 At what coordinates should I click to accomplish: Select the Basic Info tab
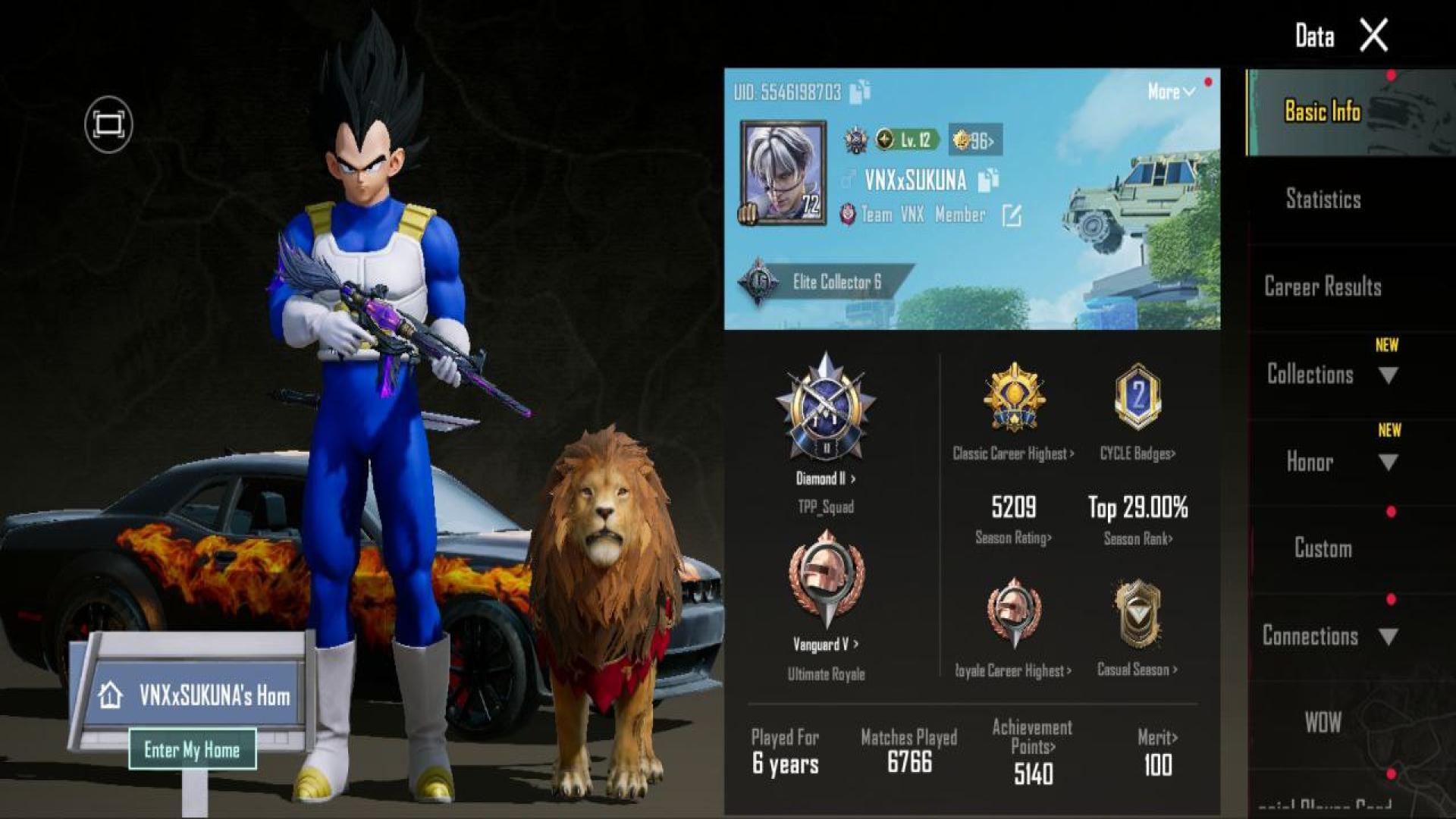pyautogui.click(x=1323, y=112)
